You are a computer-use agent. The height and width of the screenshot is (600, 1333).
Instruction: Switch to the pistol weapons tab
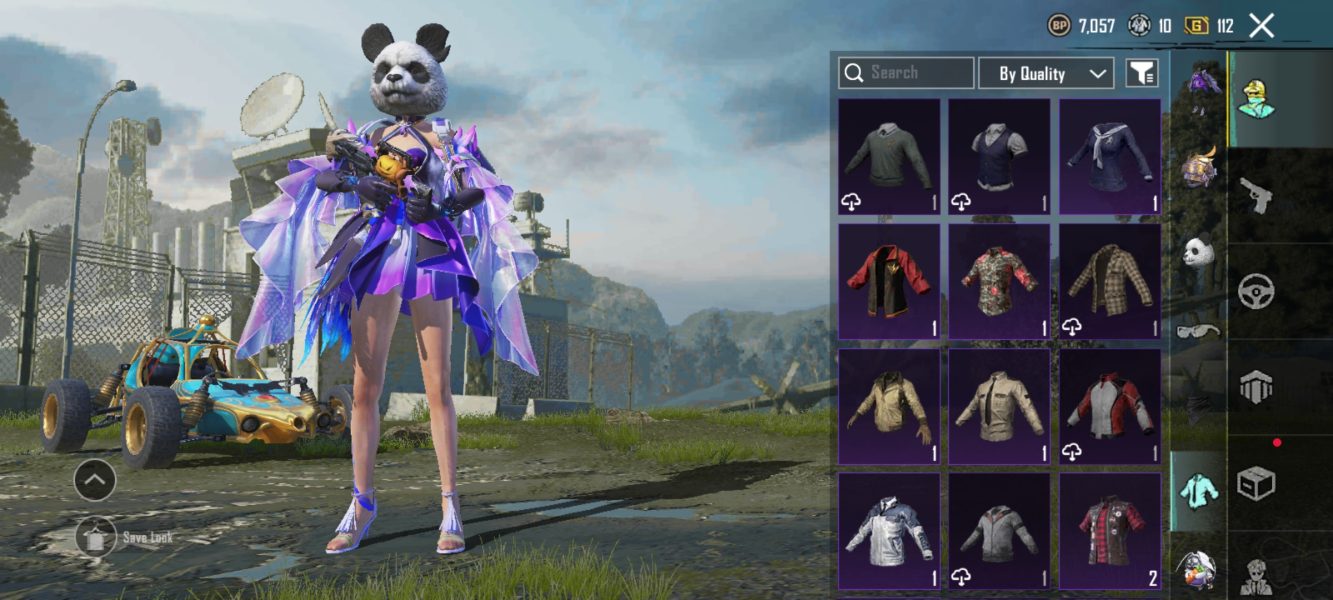click(x=1256, y=195)
